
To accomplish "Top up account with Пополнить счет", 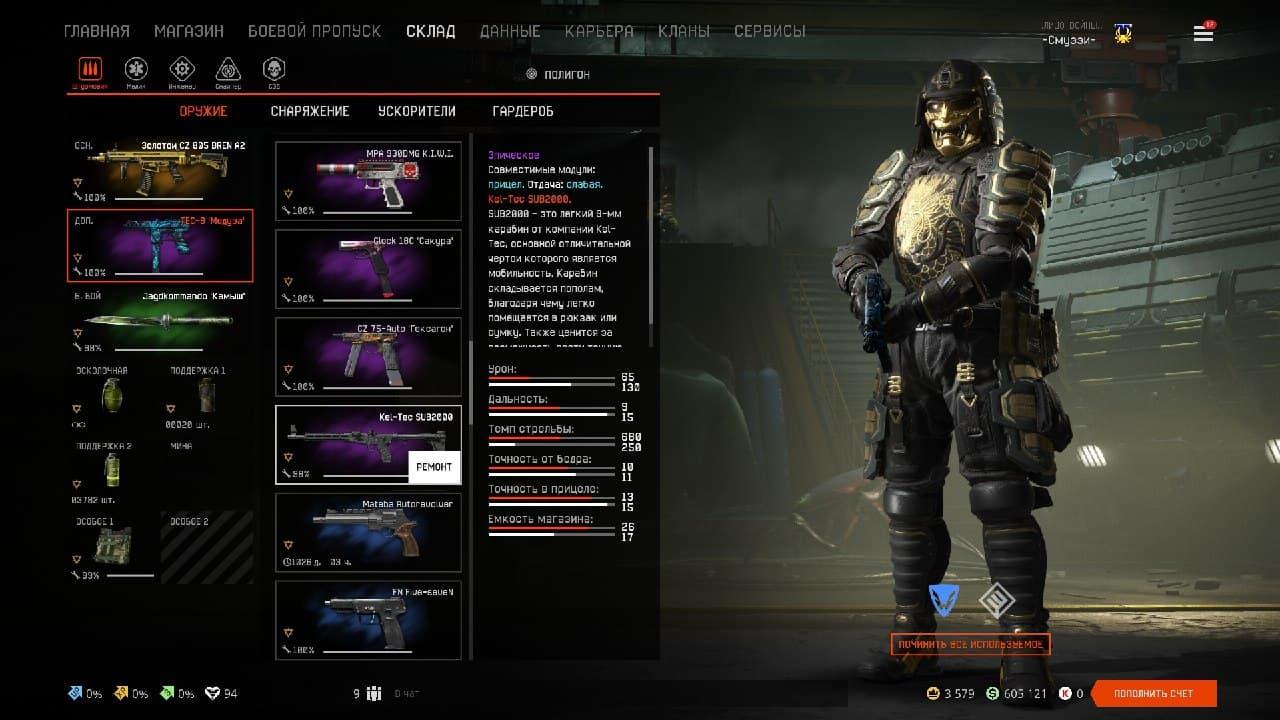I will tap(1154, 693).
